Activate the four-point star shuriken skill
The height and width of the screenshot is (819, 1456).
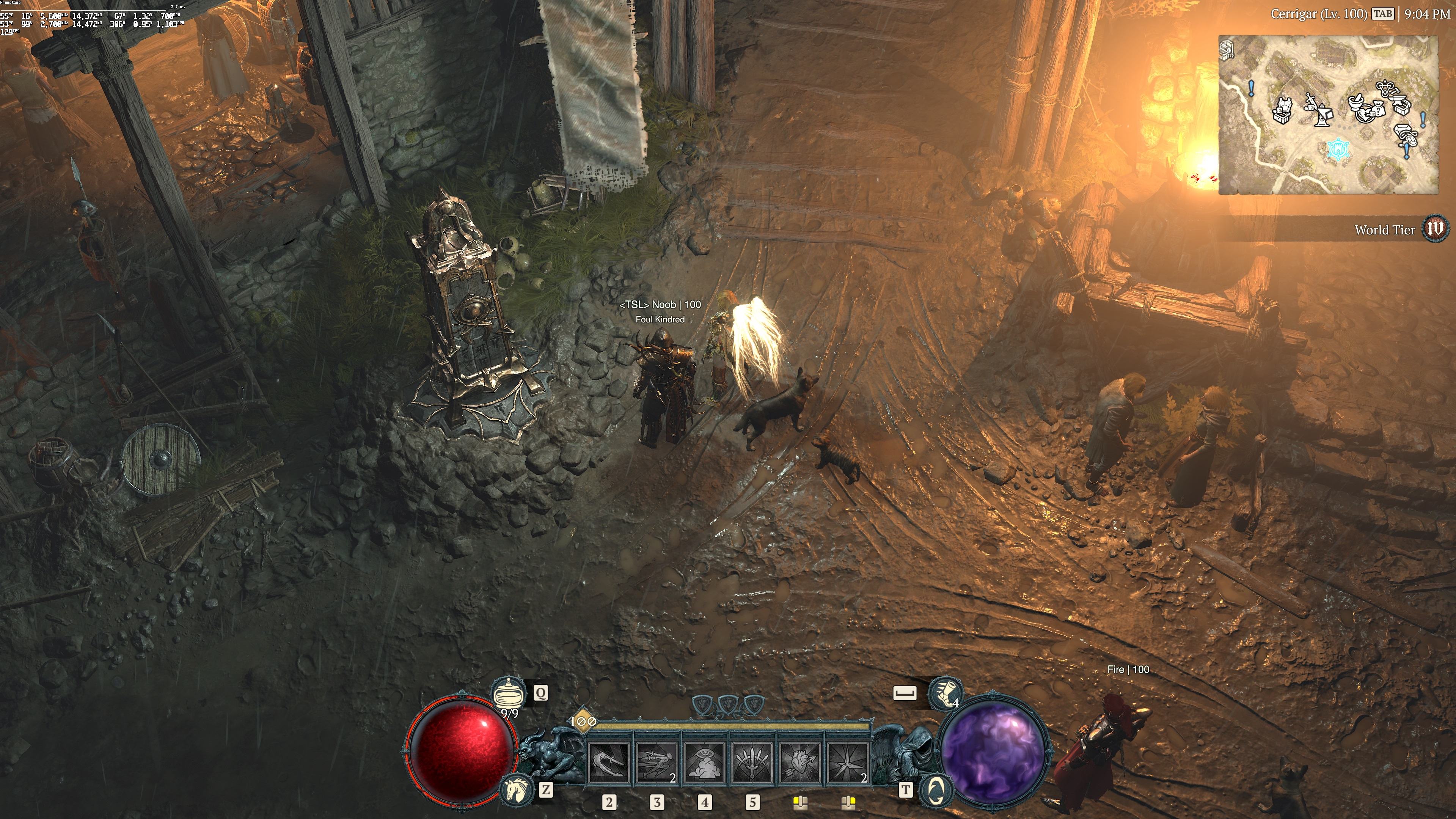(x=848, y=761)
